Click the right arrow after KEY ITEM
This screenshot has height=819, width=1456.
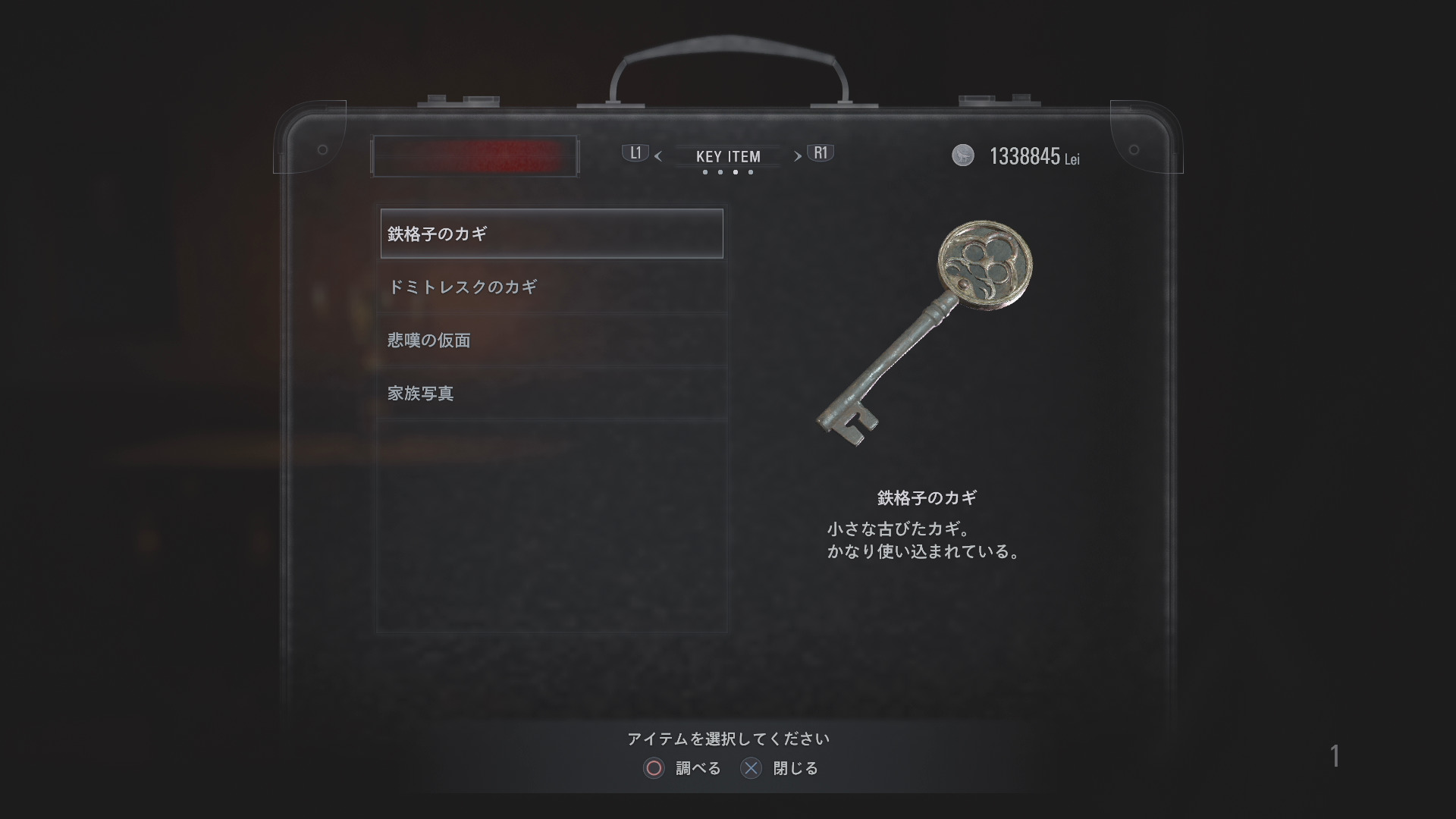[796, 157]
